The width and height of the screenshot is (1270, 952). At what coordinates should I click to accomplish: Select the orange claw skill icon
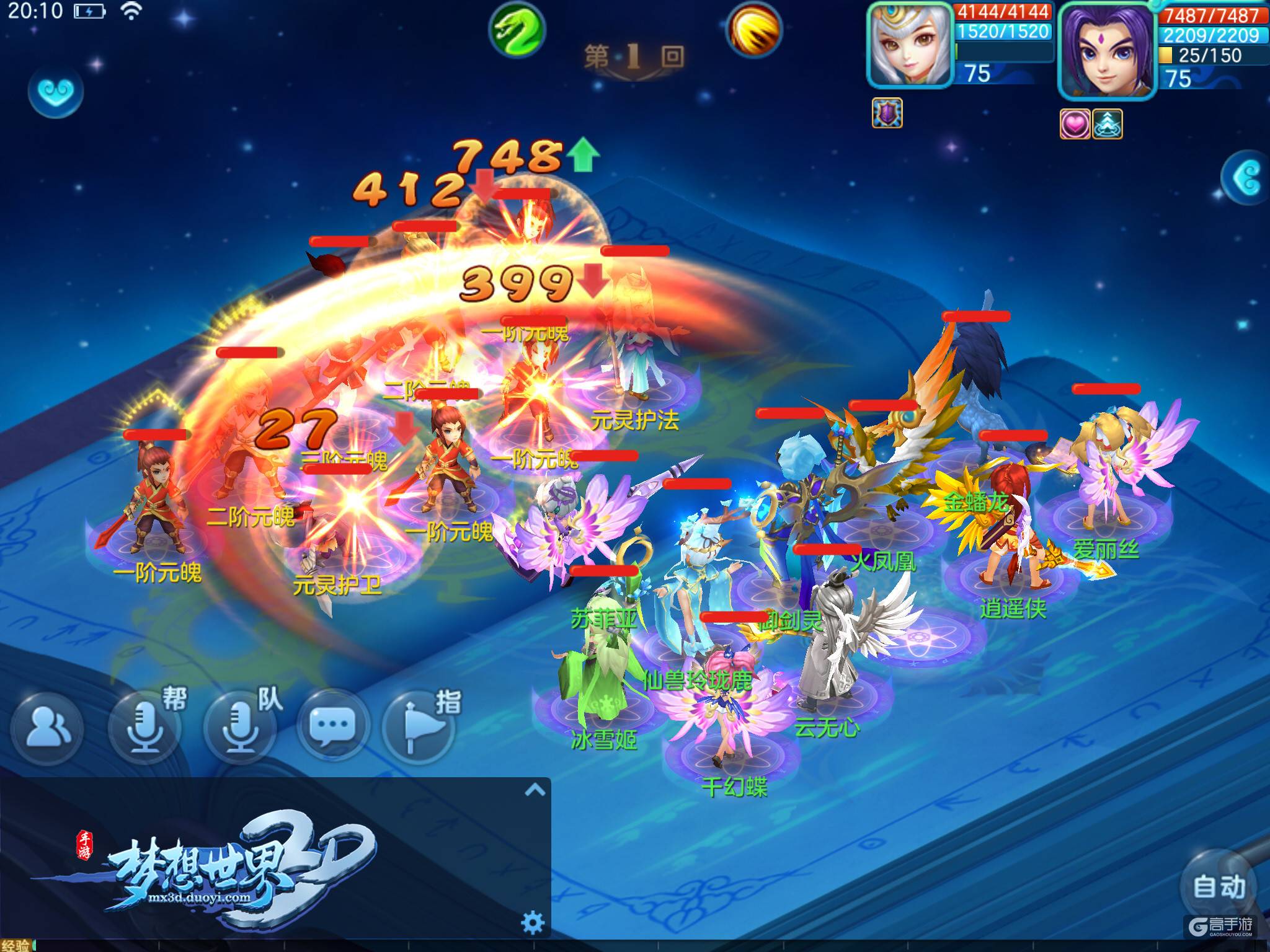pyautogui.click(x=754, y=30)
